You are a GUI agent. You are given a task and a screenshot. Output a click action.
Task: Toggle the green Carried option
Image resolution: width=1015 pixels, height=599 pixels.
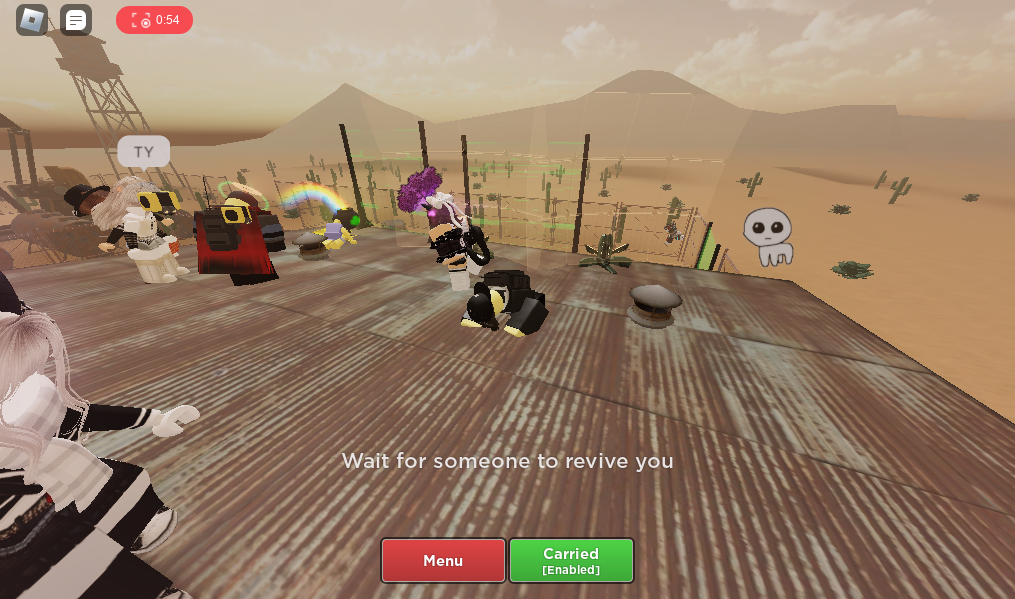coord(571,561)
